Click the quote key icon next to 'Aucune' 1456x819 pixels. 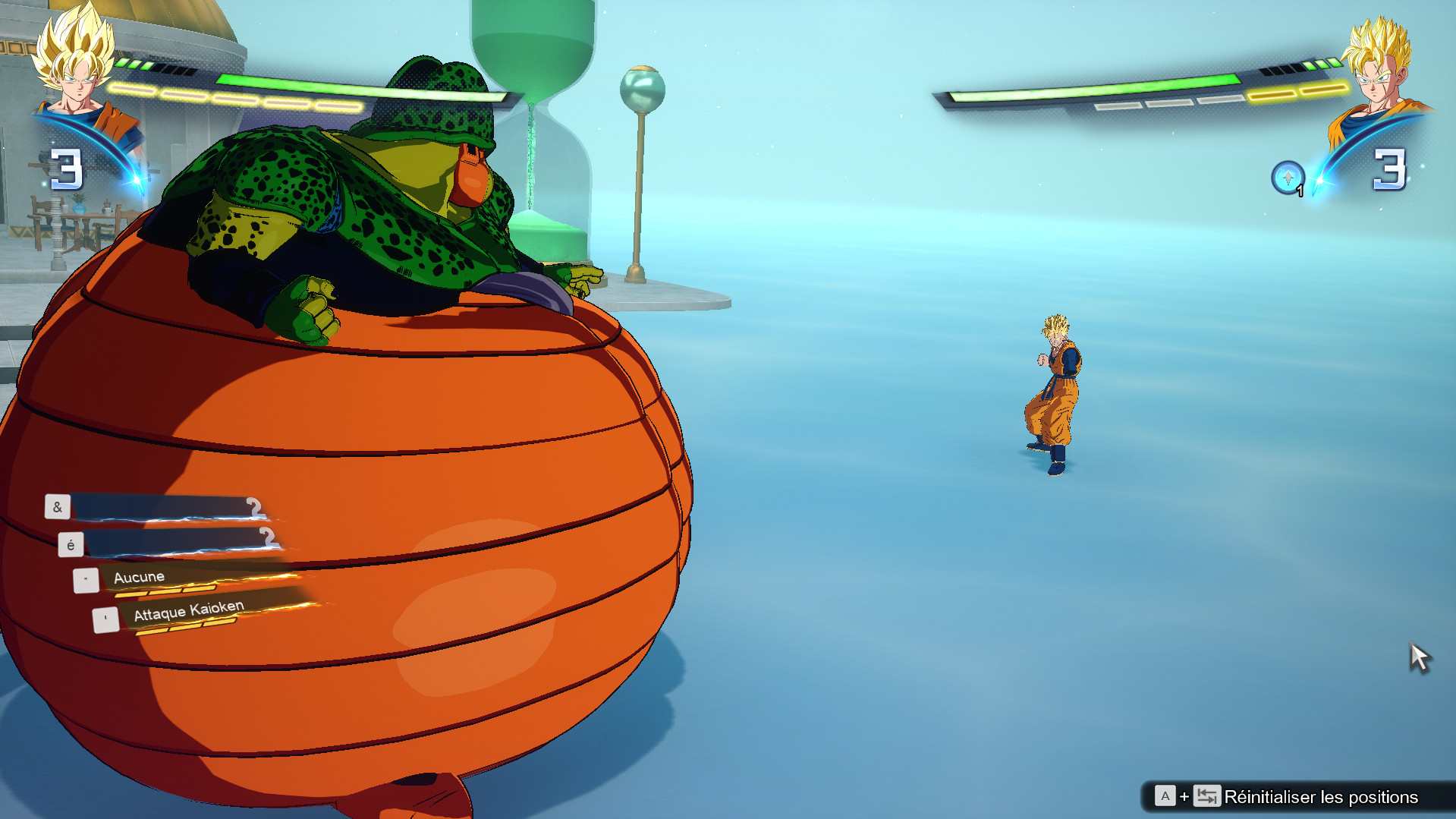(87, 580)
